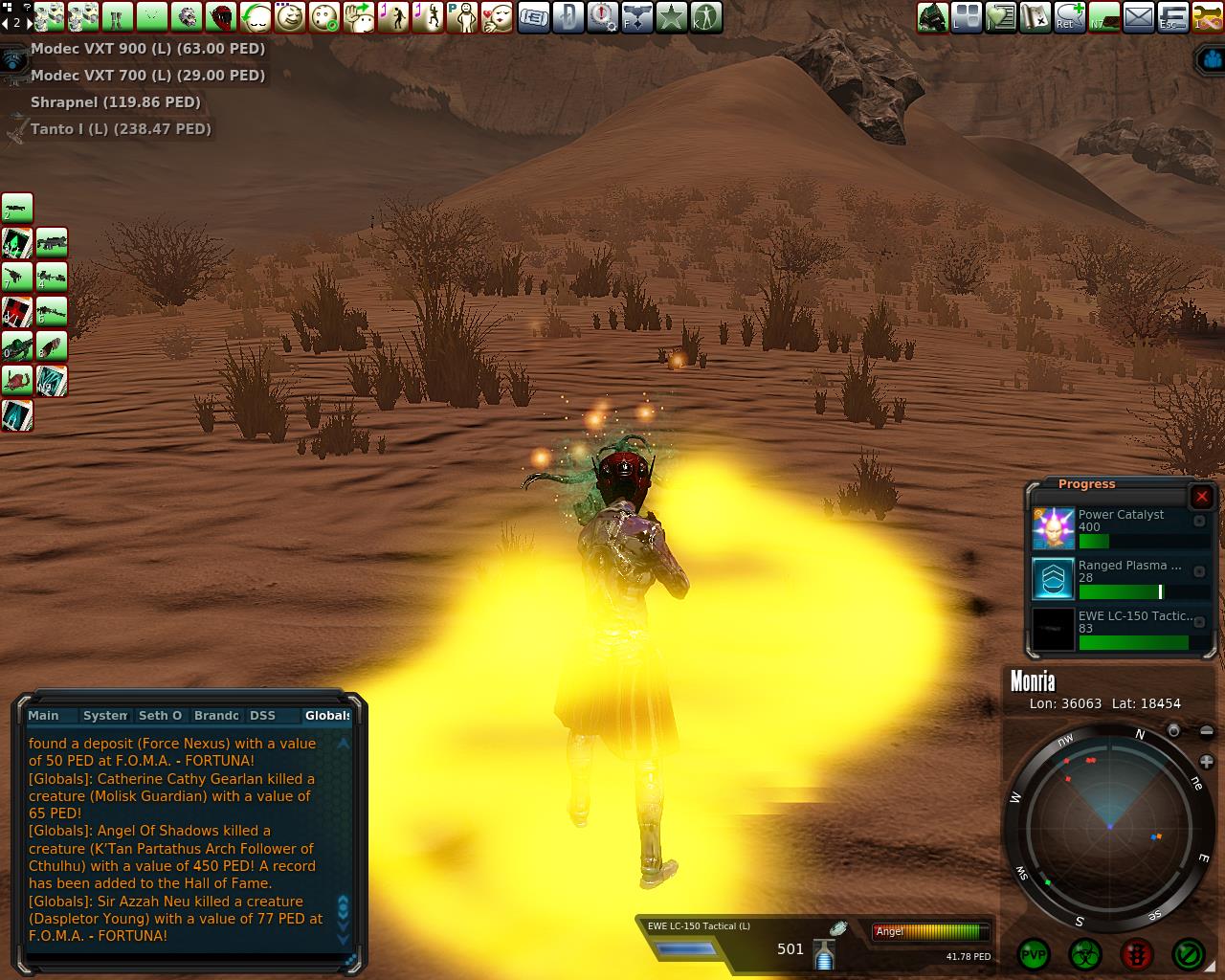1225x980 pixels.
Task: Open the System chat tab
Action: 105,716
